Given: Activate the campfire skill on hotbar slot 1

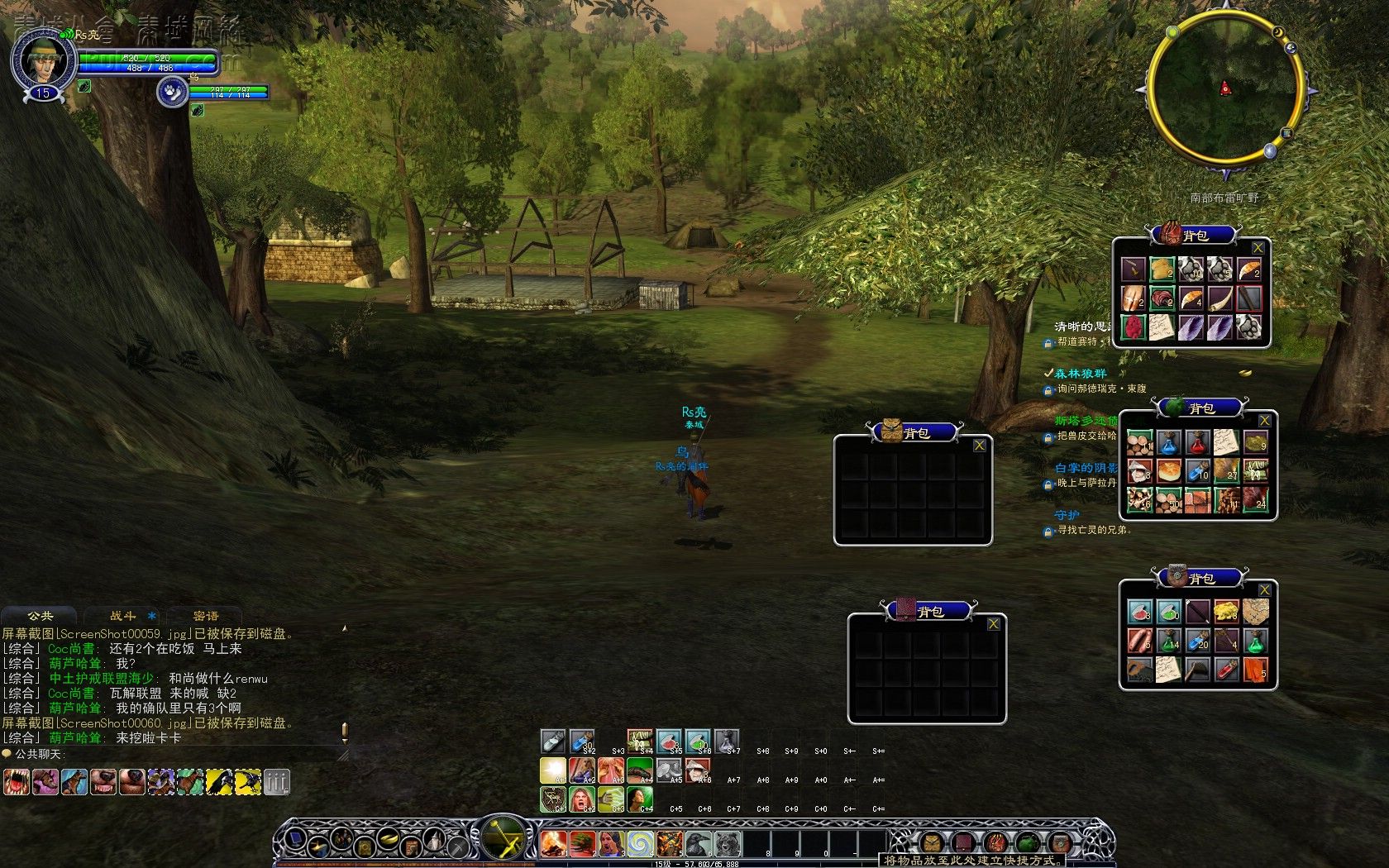Looking at the screenshot, I should point(553,843).
